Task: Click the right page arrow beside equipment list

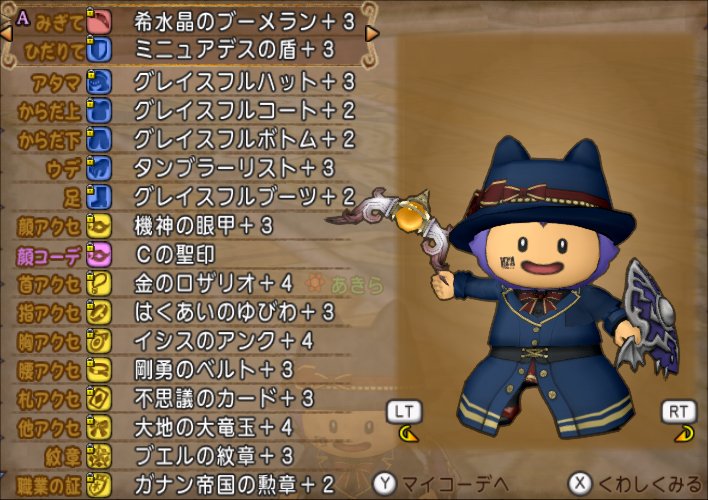Action: point(372,34)
